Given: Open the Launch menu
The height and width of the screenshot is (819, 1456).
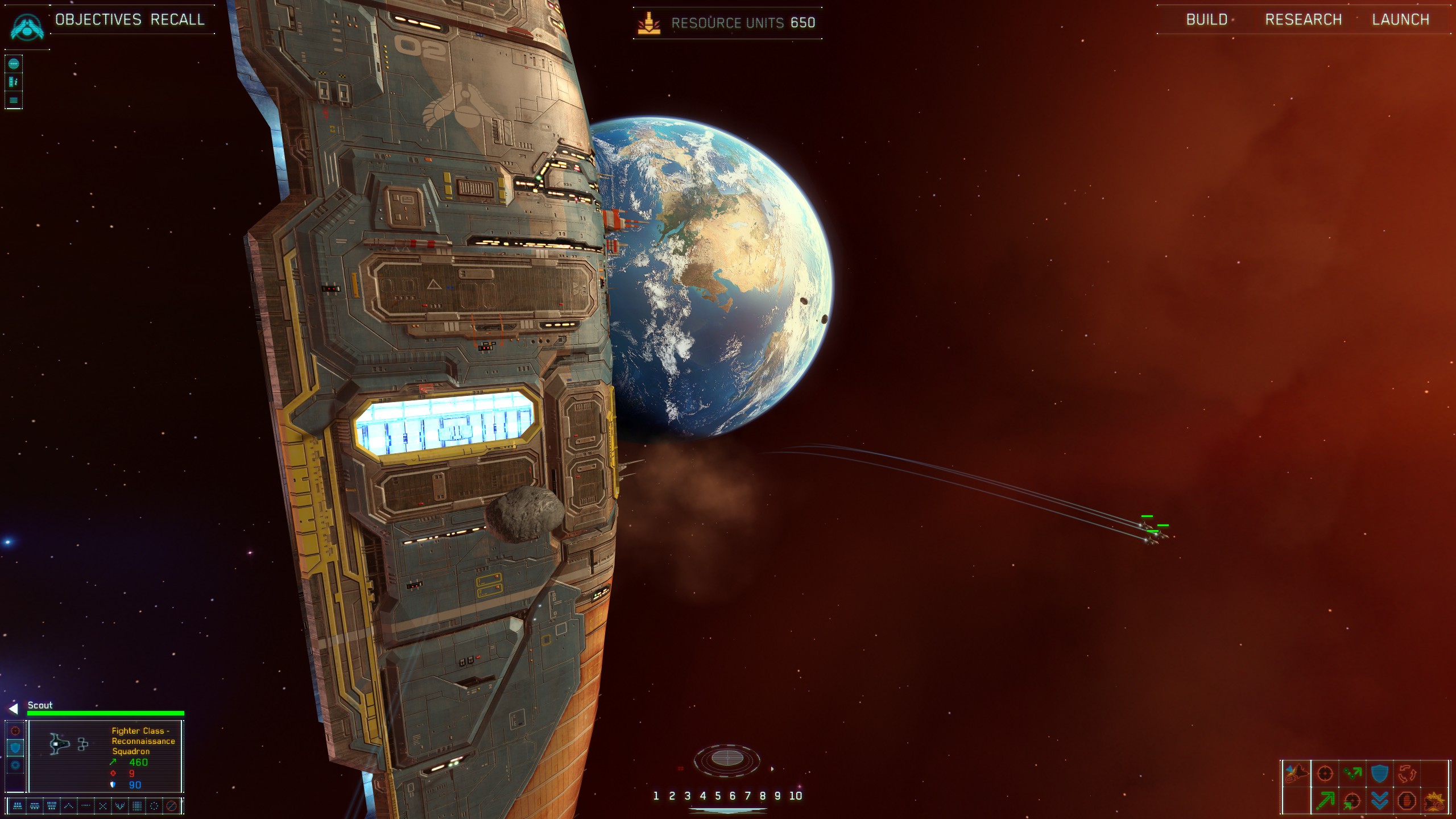Looking at the screenshot, I should [1400, 20].
